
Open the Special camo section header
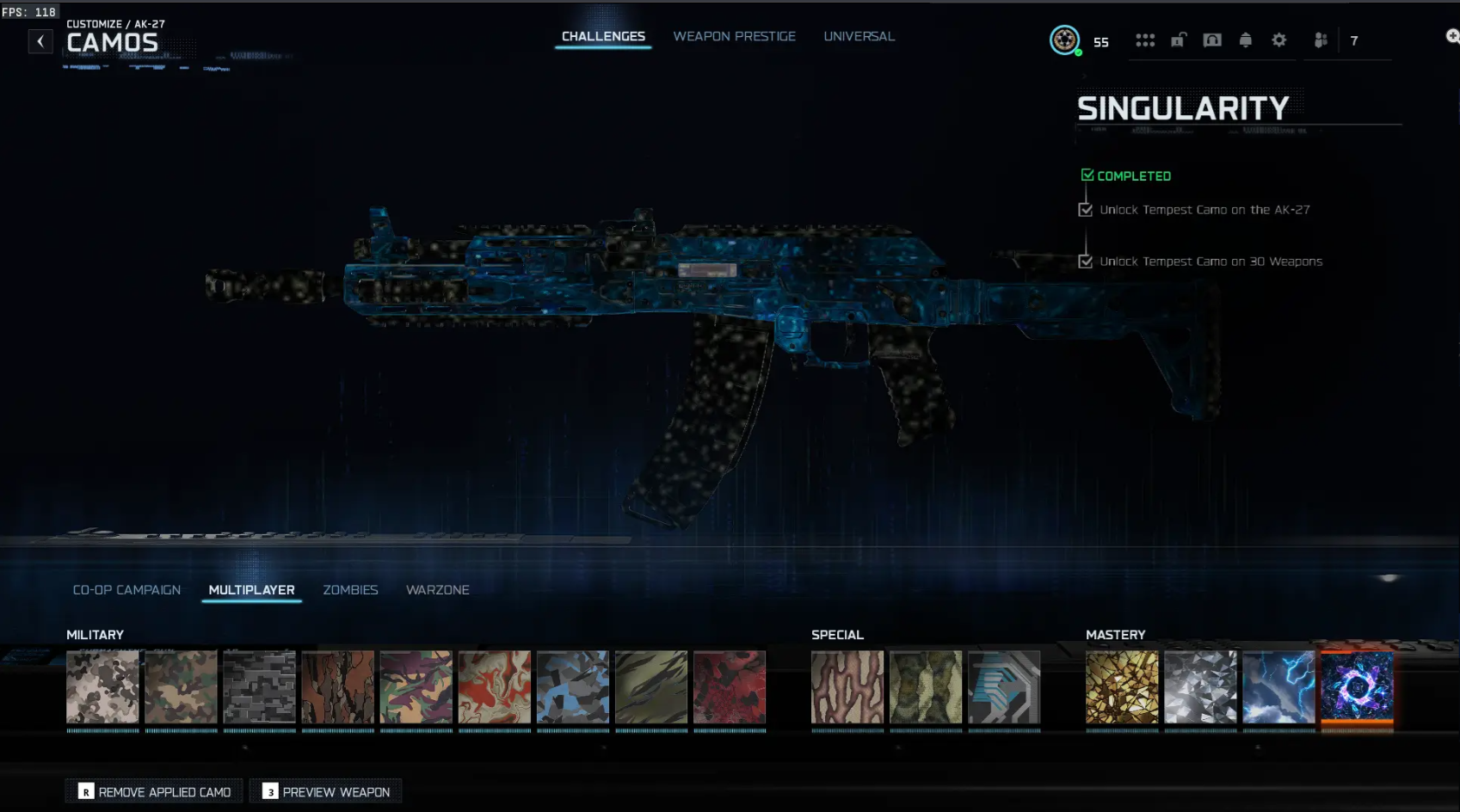click(837, 634)
